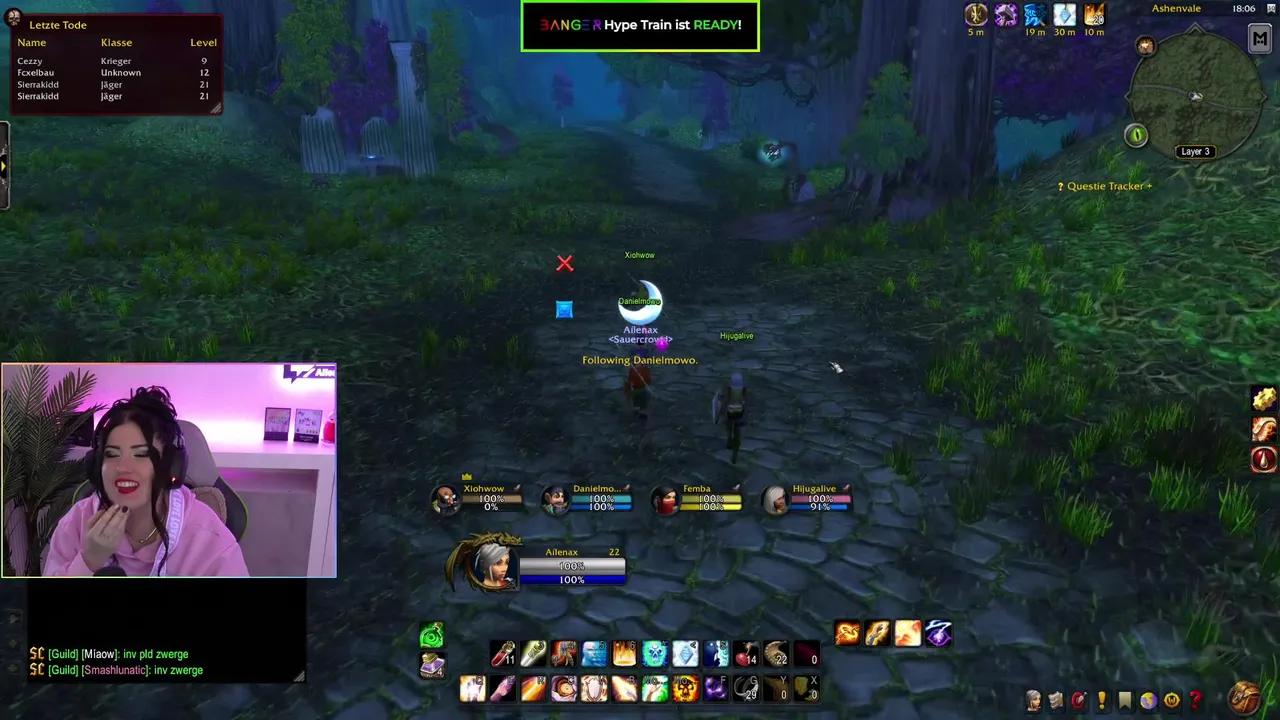Open the spellbook icon in the micro menu
Screen dimensions: 1280x720
1055,700
